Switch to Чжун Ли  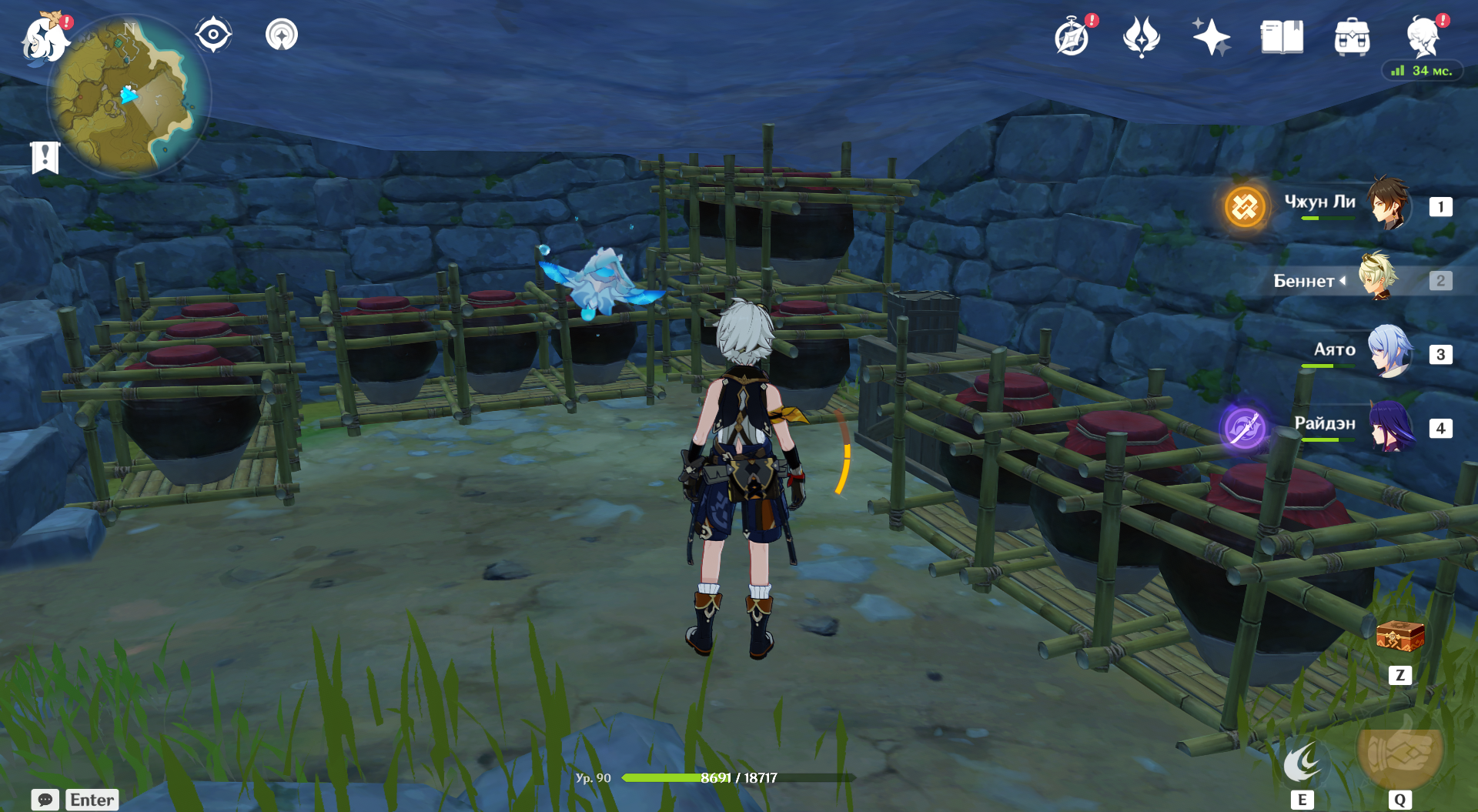click(x=1388, y=206)
